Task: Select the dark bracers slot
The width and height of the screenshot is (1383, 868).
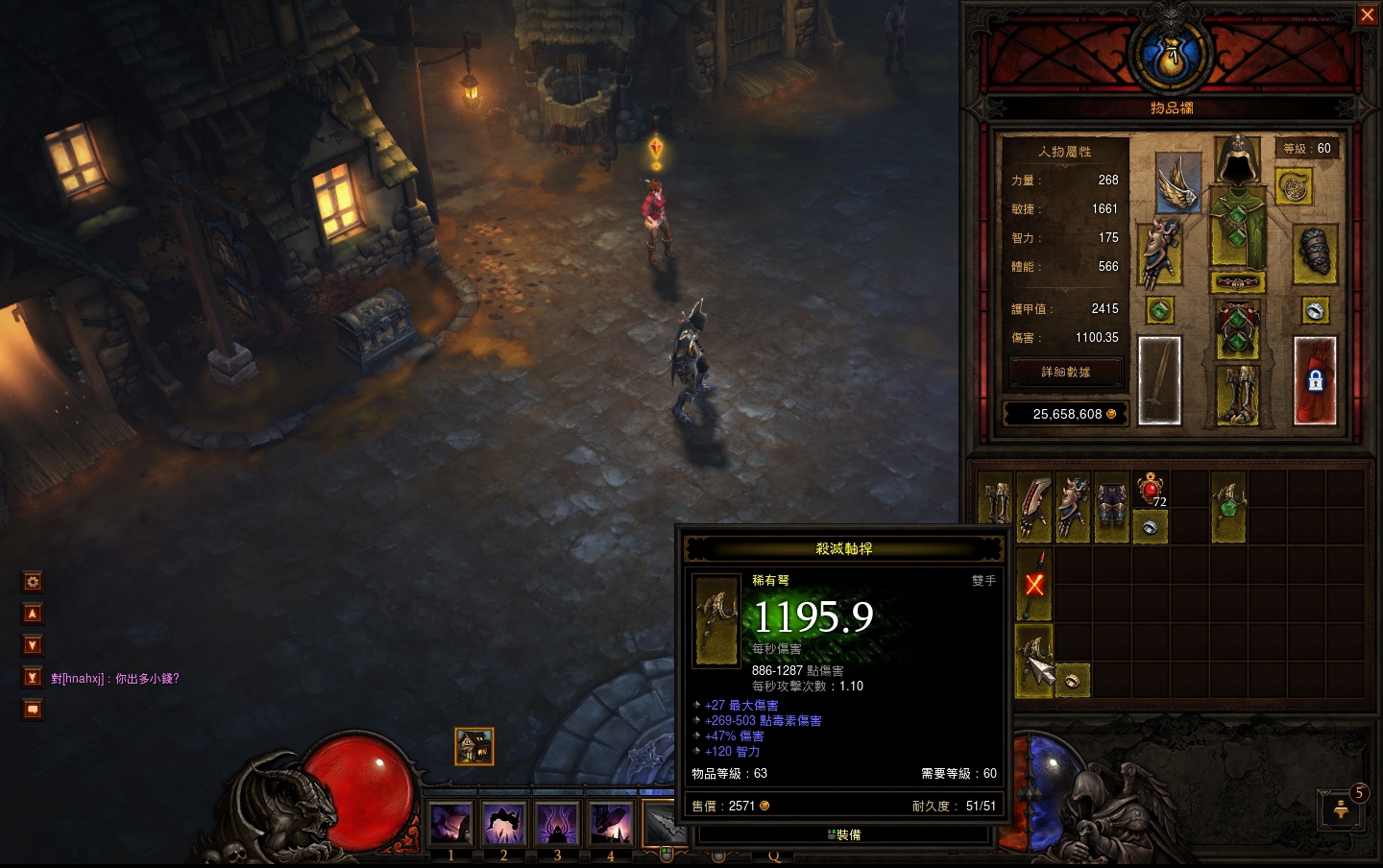Action: pos(1314,253)
